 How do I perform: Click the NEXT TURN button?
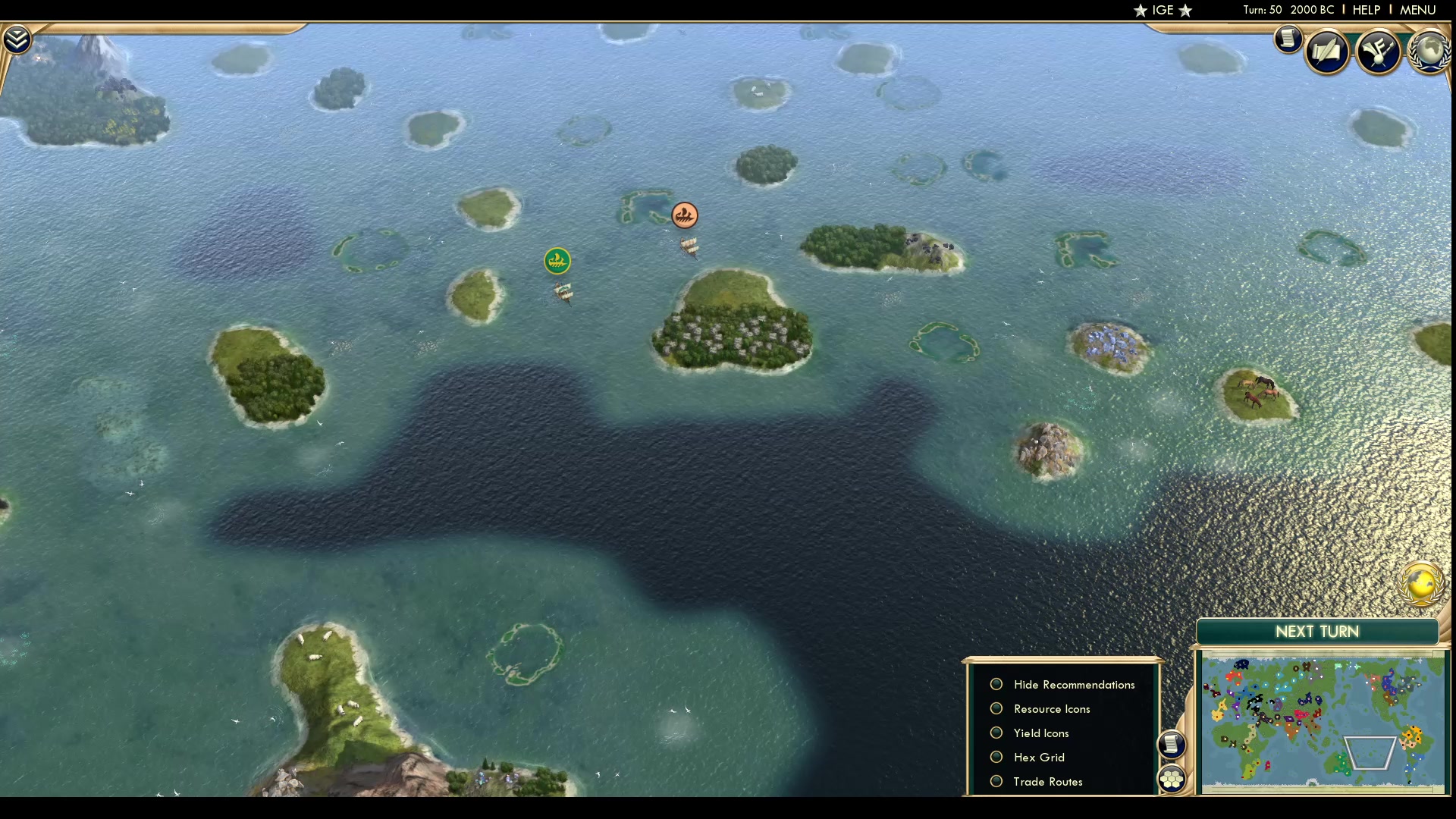pyautogui.click(x=1316, y=632)
